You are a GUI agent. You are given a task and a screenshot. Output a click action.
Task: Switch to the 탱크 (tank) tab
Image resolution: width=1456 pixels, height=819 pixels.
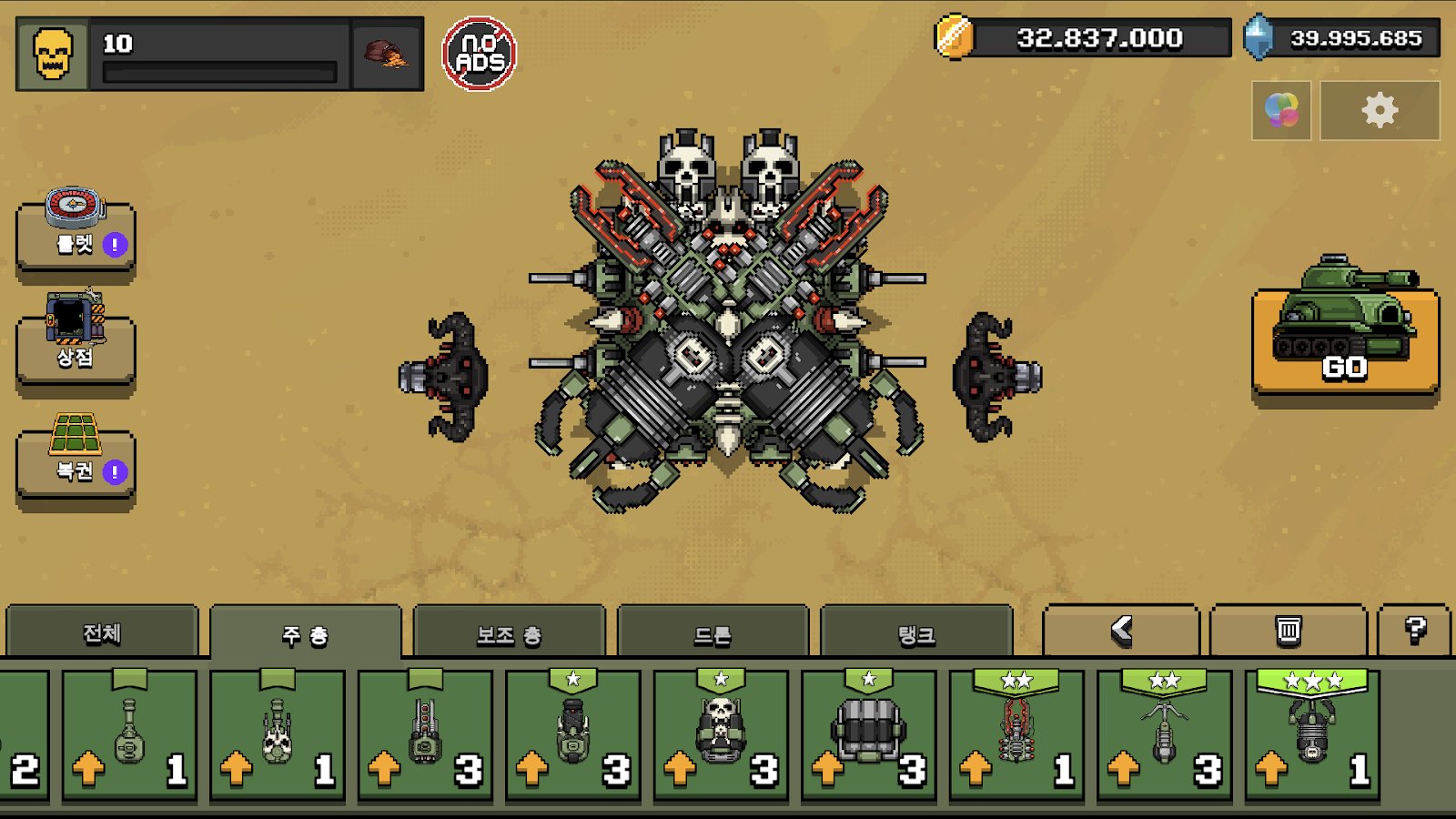point(916,634)
